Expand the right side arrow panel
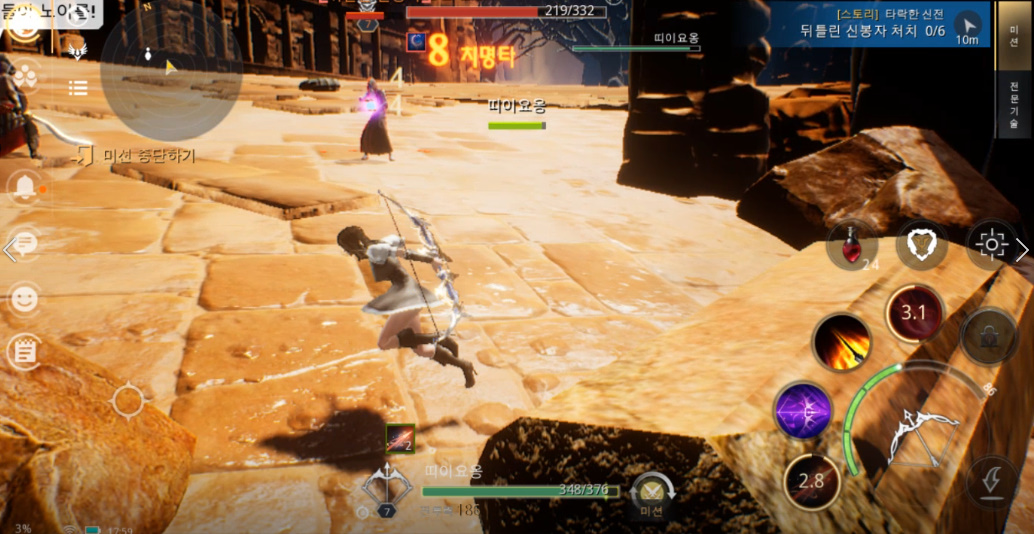Image resolution: width=1034 pixels, height=534 pixels. coord(1022,250)
